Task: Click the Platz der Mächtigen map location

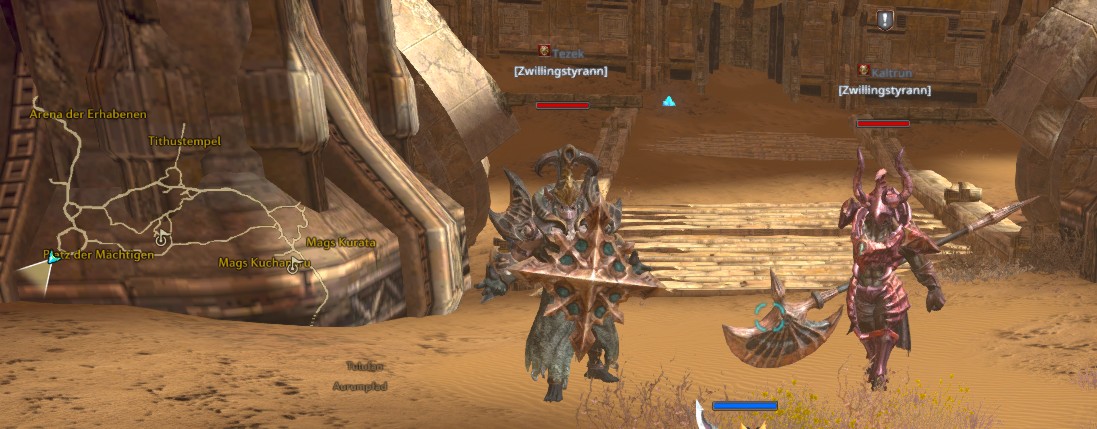Action: (98, 255)
